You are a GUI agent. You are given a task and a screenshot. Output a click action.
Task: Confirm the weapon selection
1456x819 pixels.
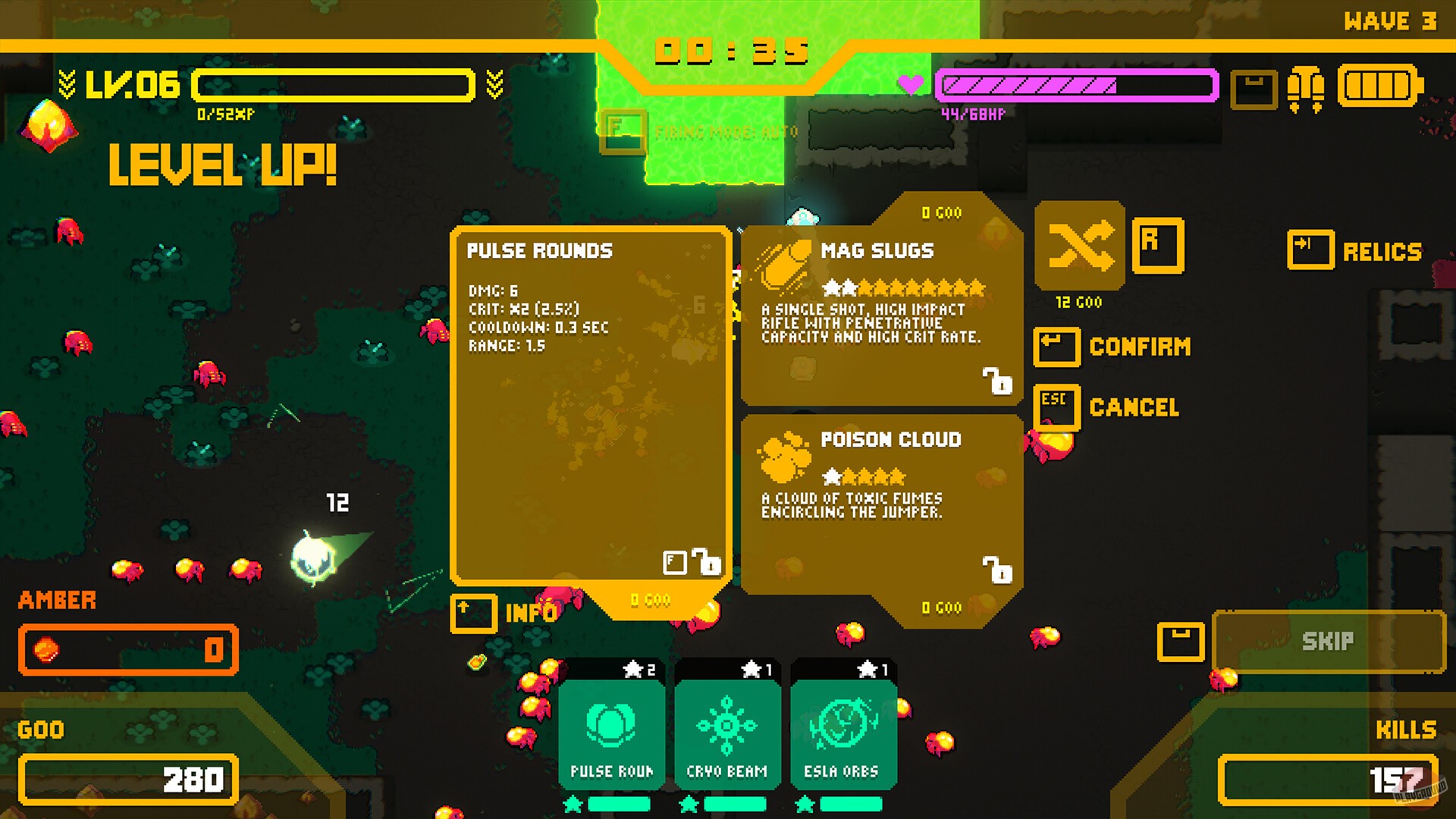point(1056,347)
